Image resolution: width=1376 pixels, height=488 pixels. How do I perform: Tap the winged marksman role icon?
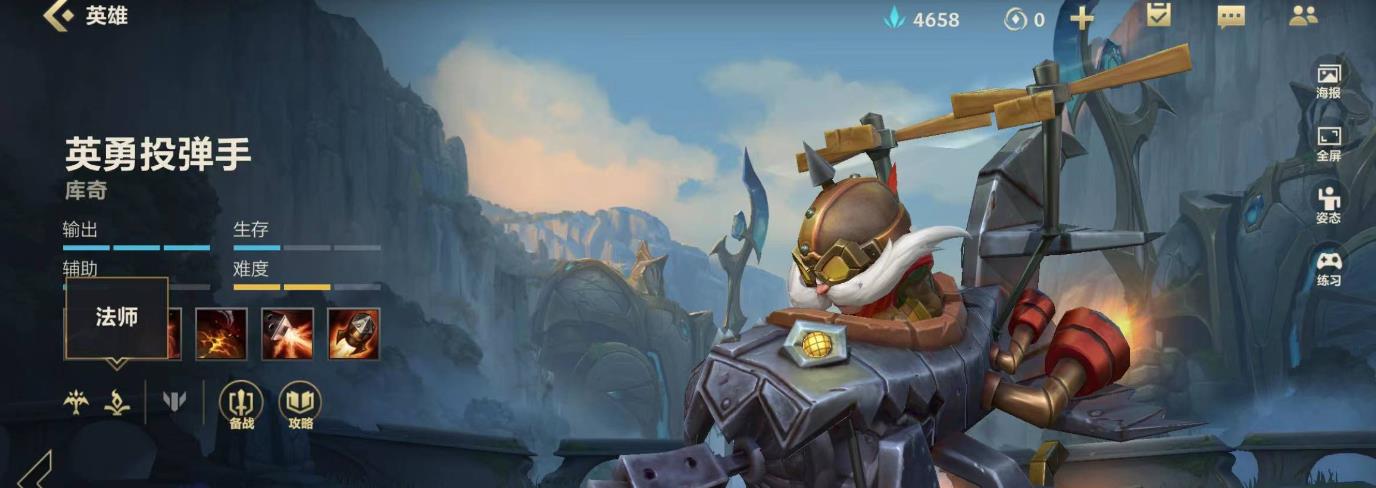[x=76, y=402]
